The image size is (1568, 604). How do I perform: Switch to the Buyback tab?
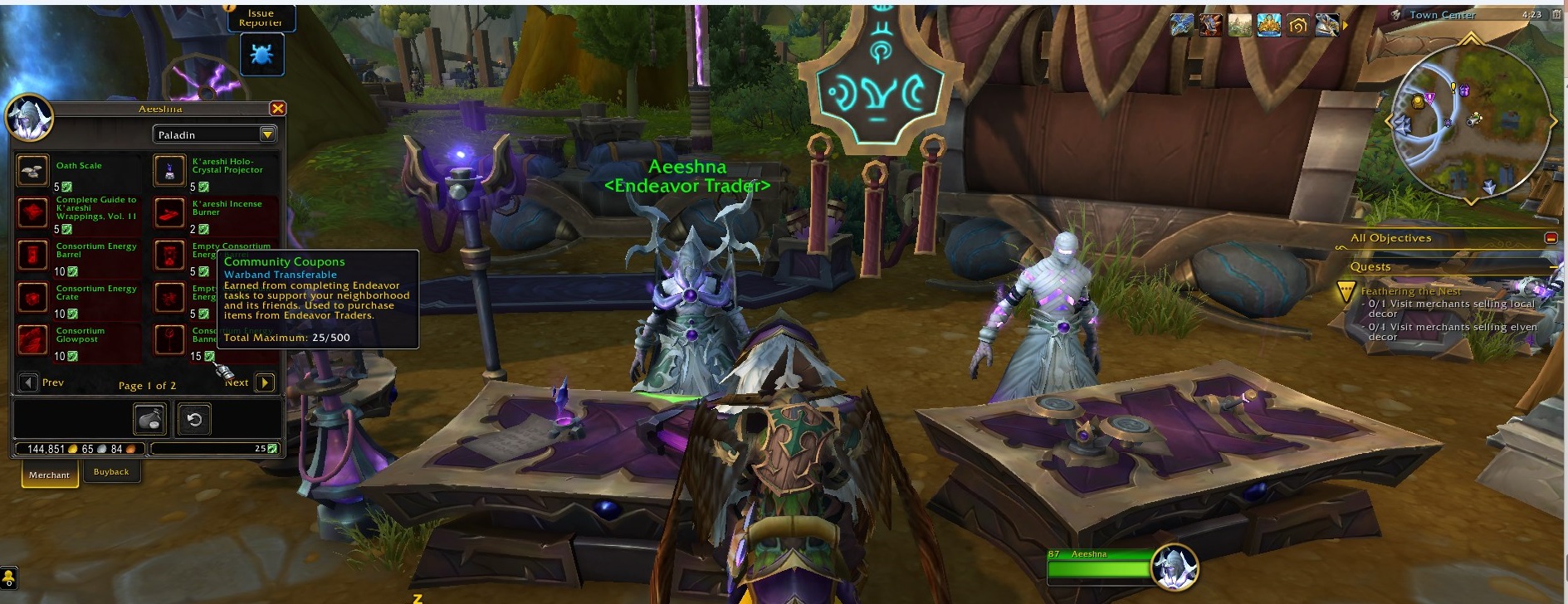tap(111, 472)
